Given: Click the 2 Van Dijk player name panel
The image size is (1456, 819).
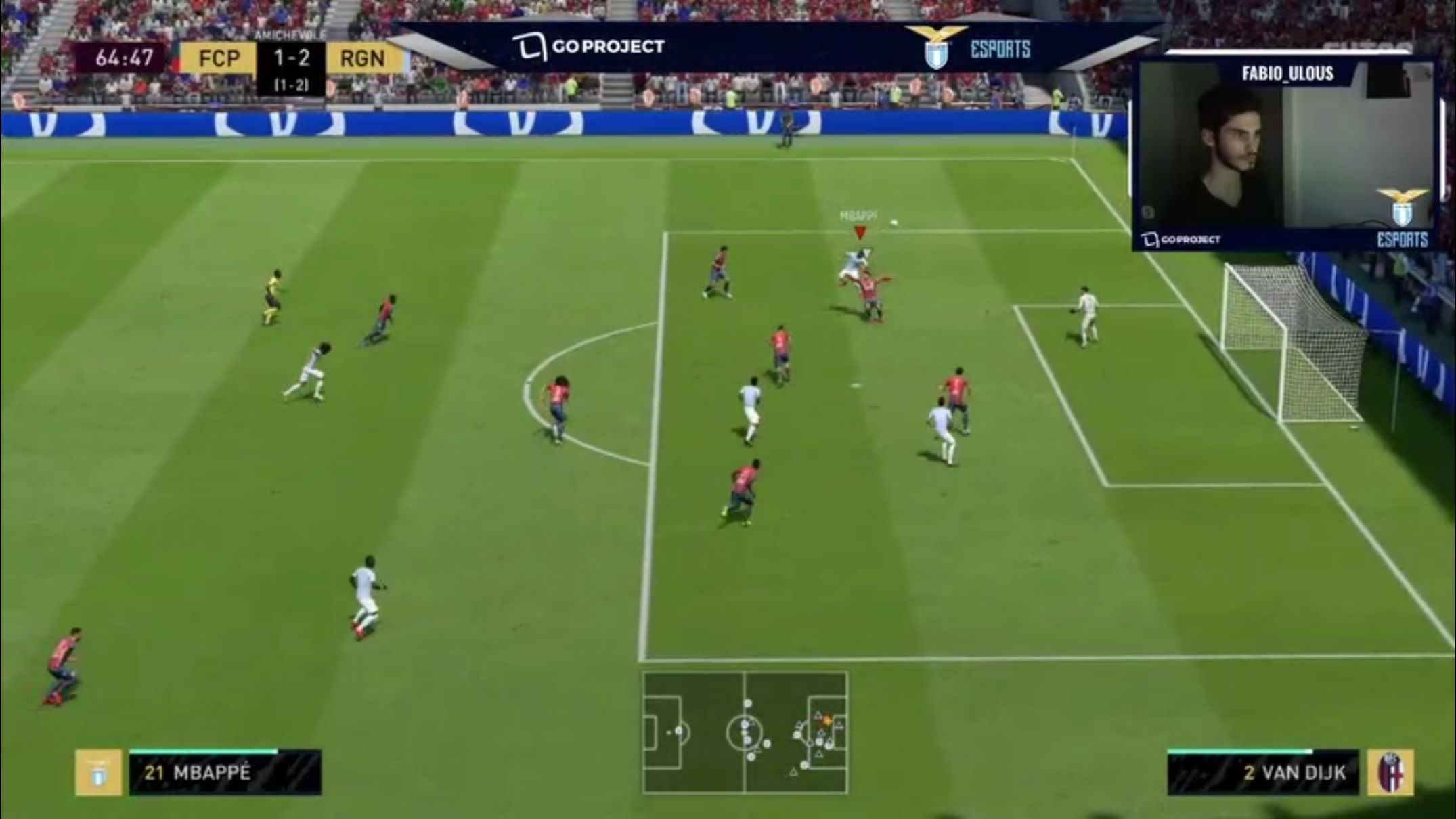Looking at the screenshot, I should [1263, 772].
